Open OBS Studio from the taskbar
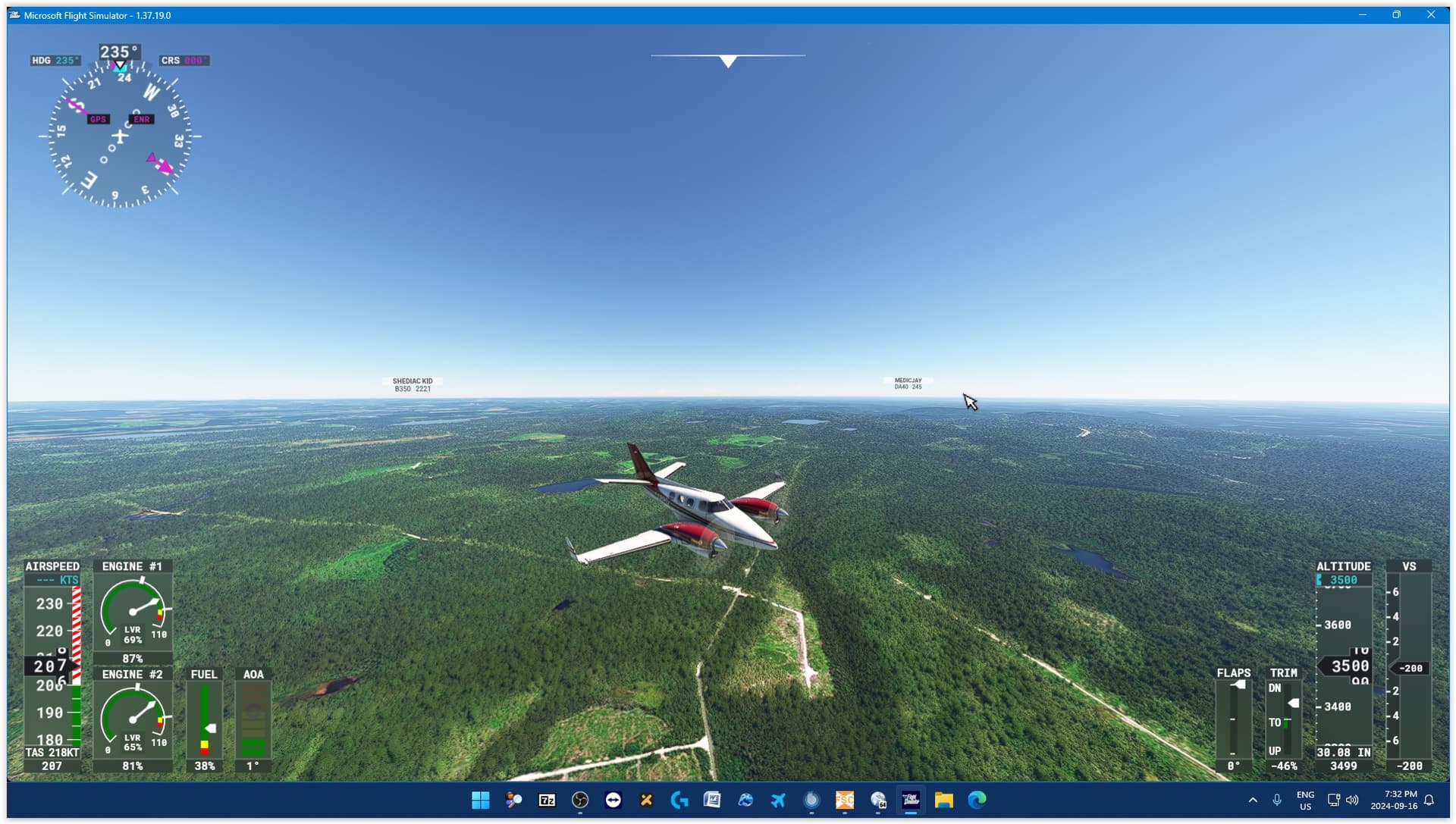This screenshot has width=1456, height=824. pos(580,800)
